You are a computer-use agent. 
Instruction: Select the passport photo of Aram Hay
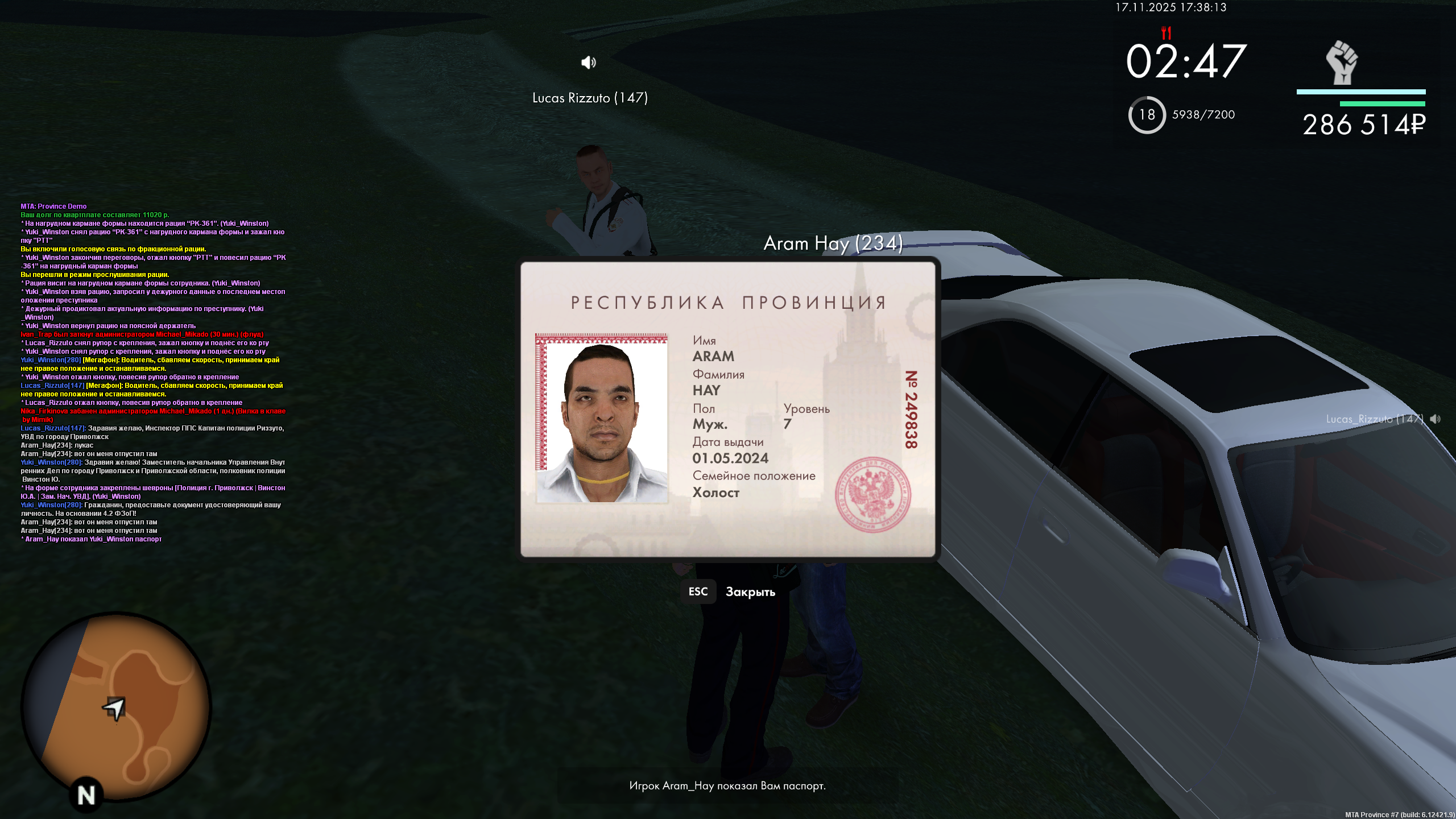(x=601, y=419)
